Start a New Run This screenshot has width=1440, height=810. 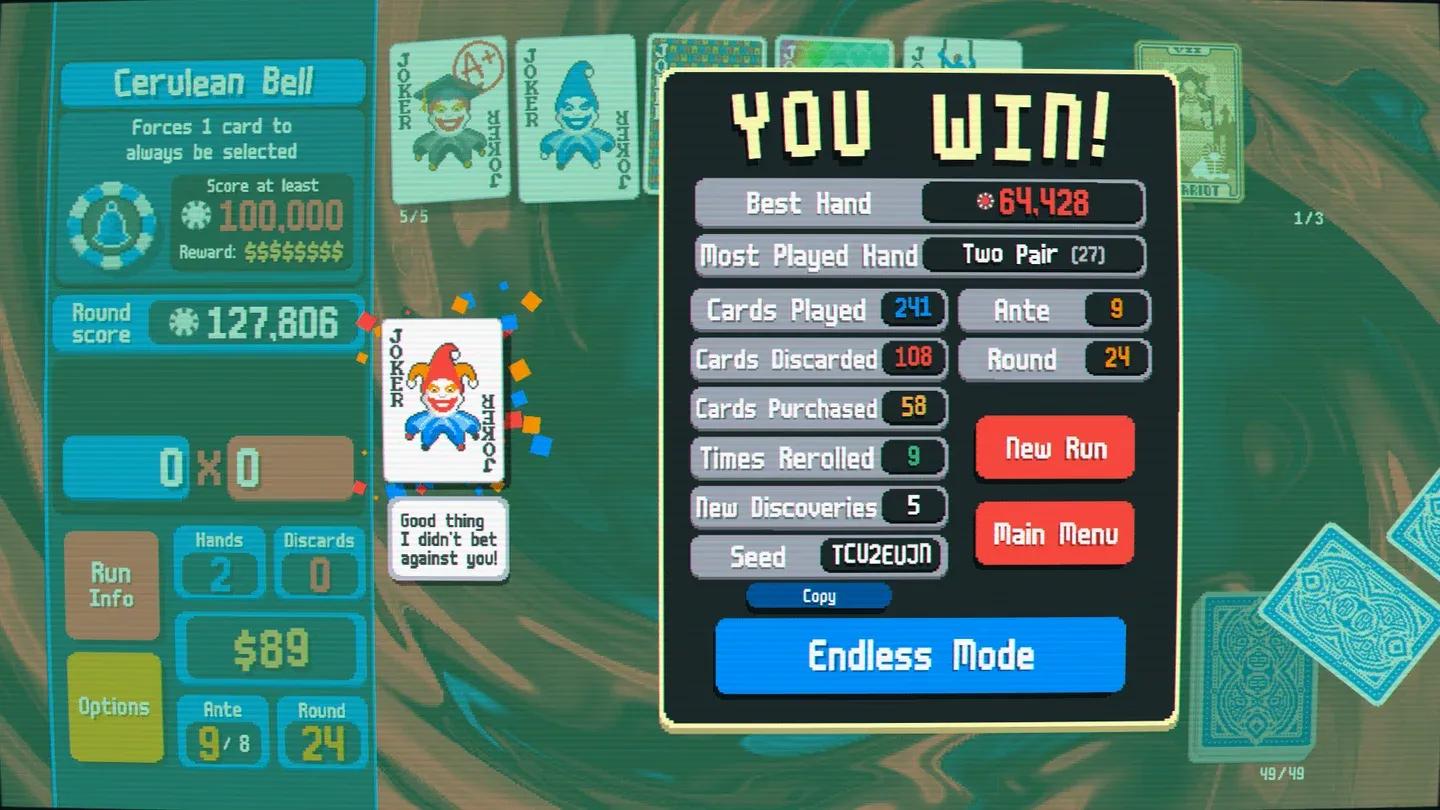tap(1054, 449)
